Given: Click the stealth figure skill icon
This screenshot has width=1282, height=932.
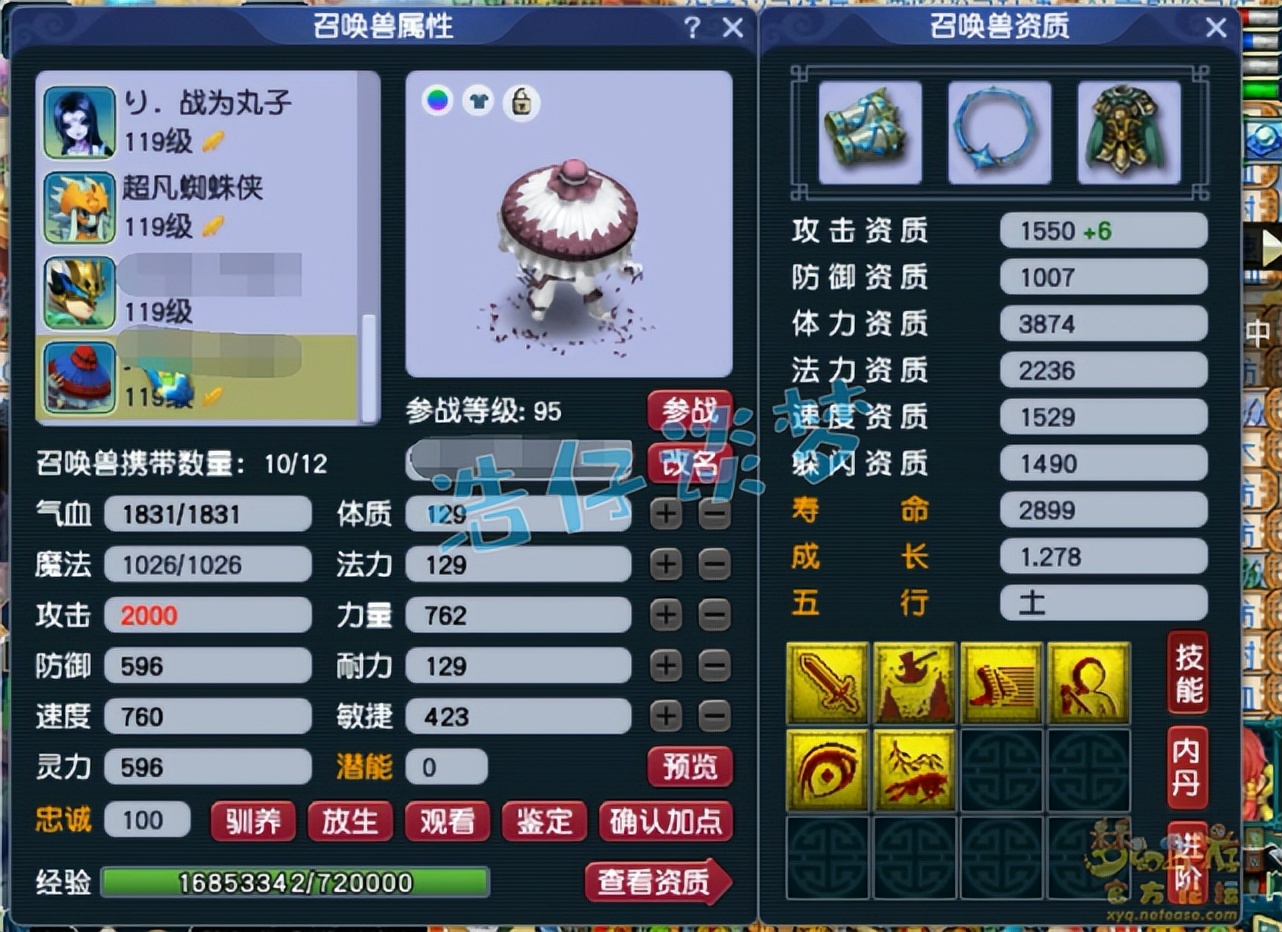Looking at the screenshot, I should (1091, 683).
